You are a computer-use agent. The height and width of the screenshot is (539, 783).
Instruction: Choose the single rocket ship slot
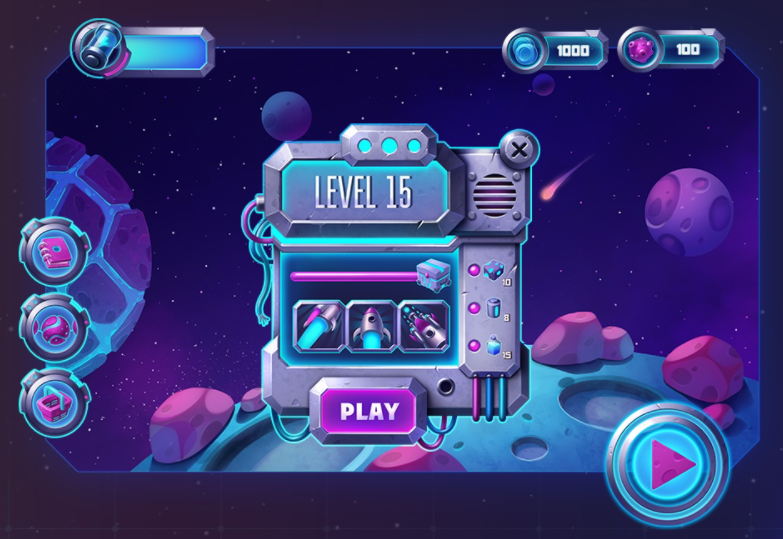pyautogui.click(x=373, y=325)
